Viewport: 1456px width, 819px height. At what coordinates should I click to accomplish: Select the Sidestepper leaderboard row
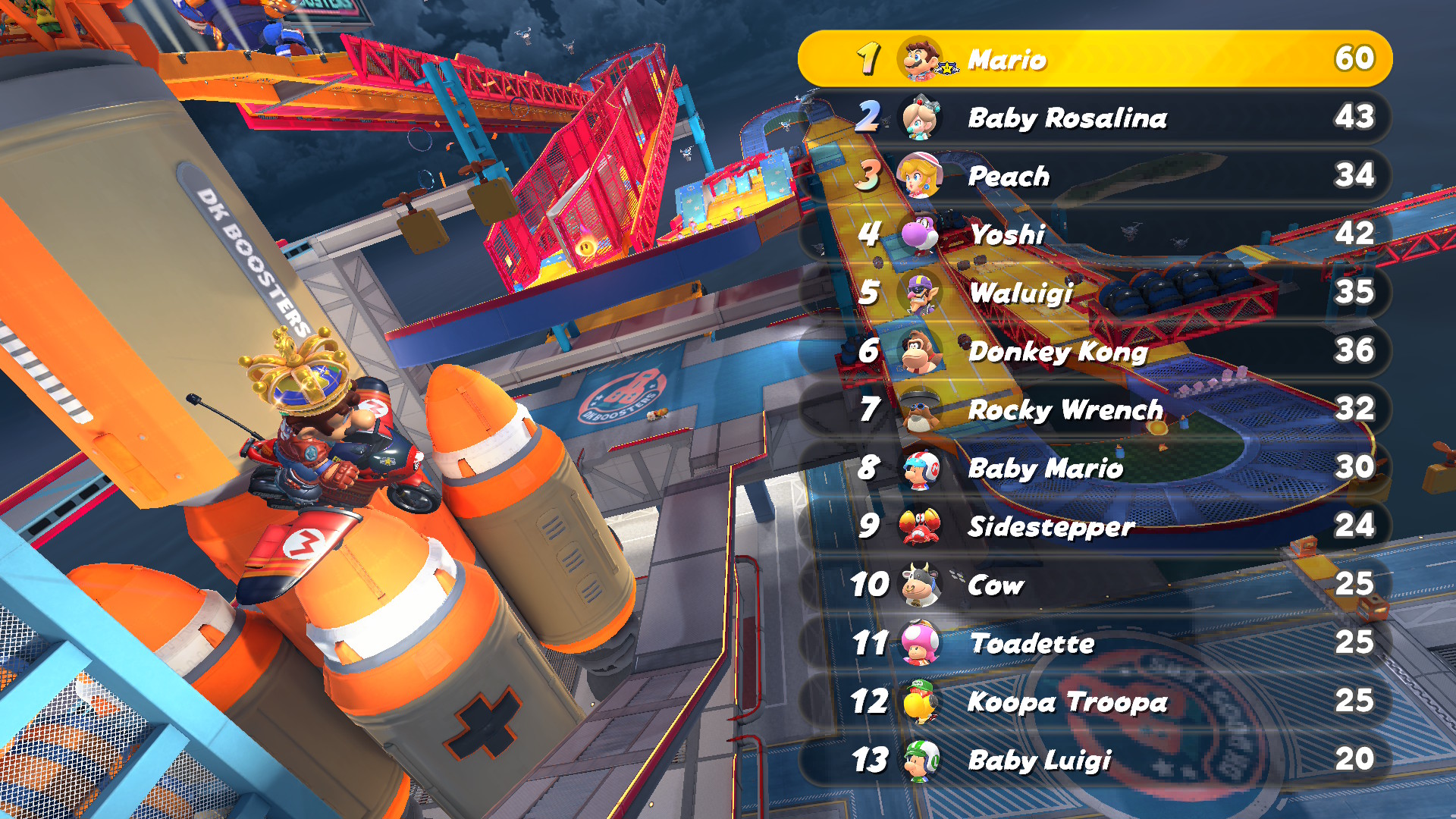point(1095,526)
